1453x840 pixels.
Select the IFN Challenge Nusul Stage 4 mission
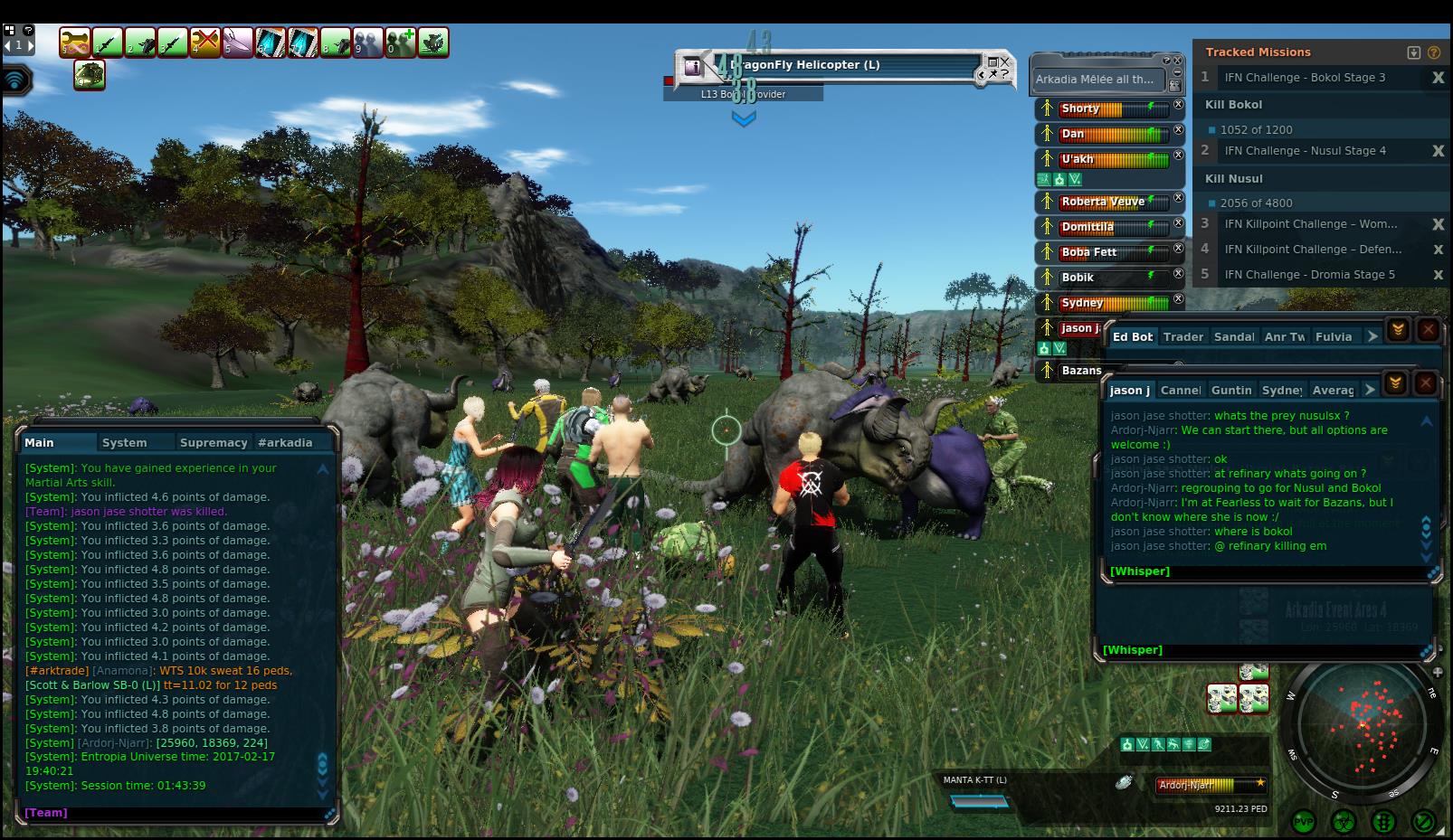(1305, 151)
